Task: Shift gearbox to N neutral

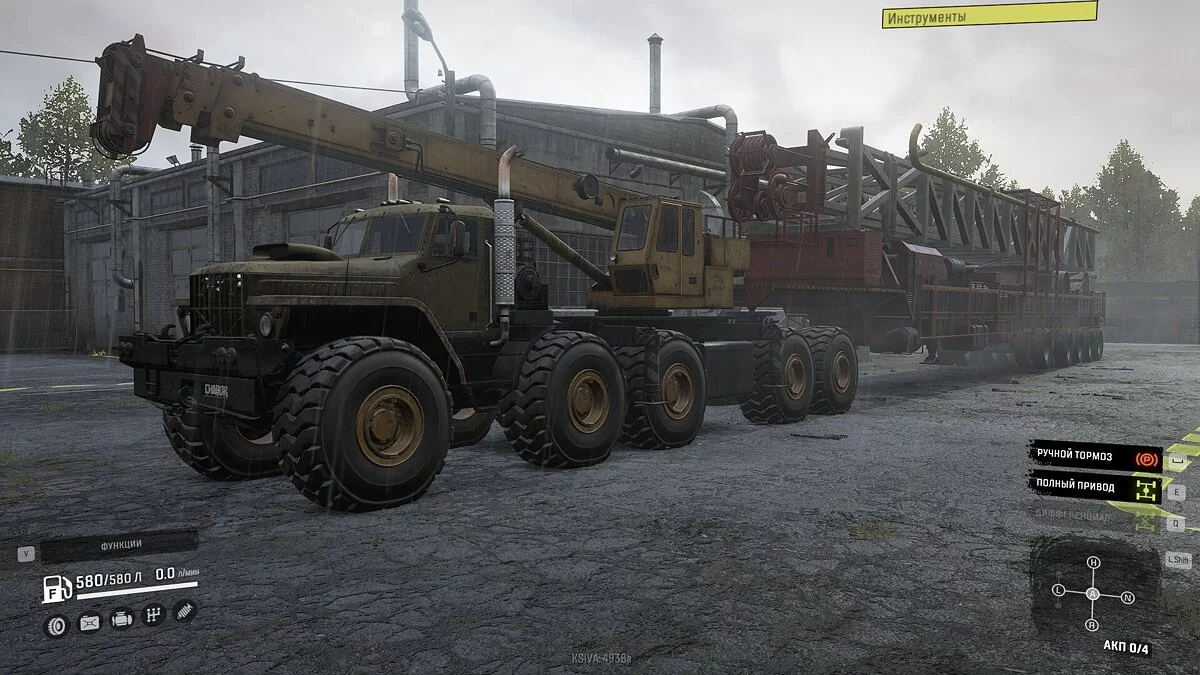Action: pos(1128,598)
